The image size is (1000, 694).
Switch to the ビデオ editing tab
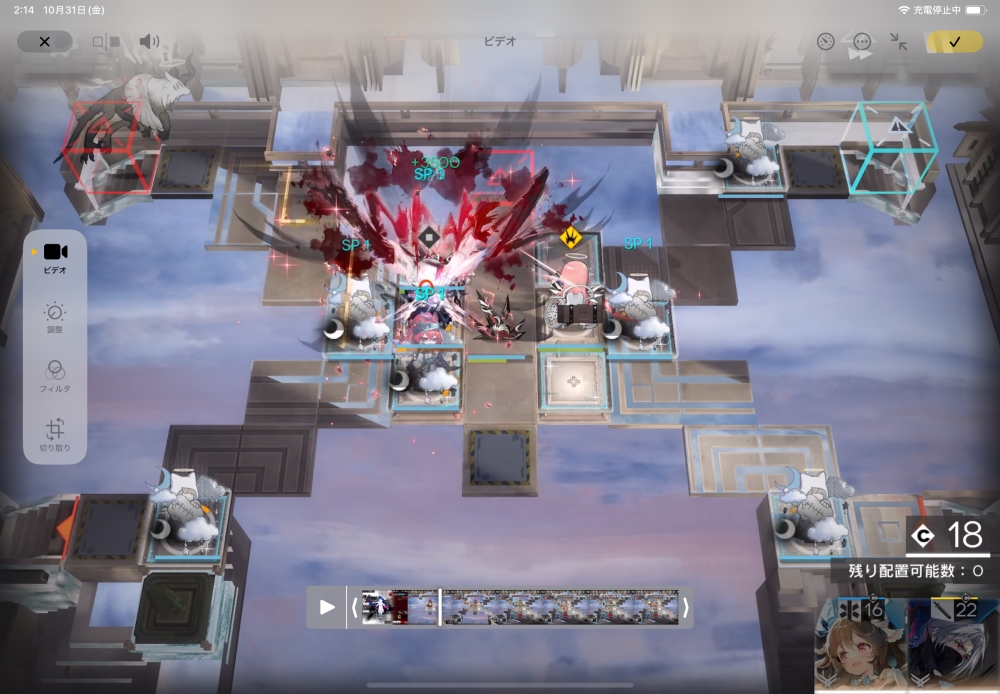[55, 258]
